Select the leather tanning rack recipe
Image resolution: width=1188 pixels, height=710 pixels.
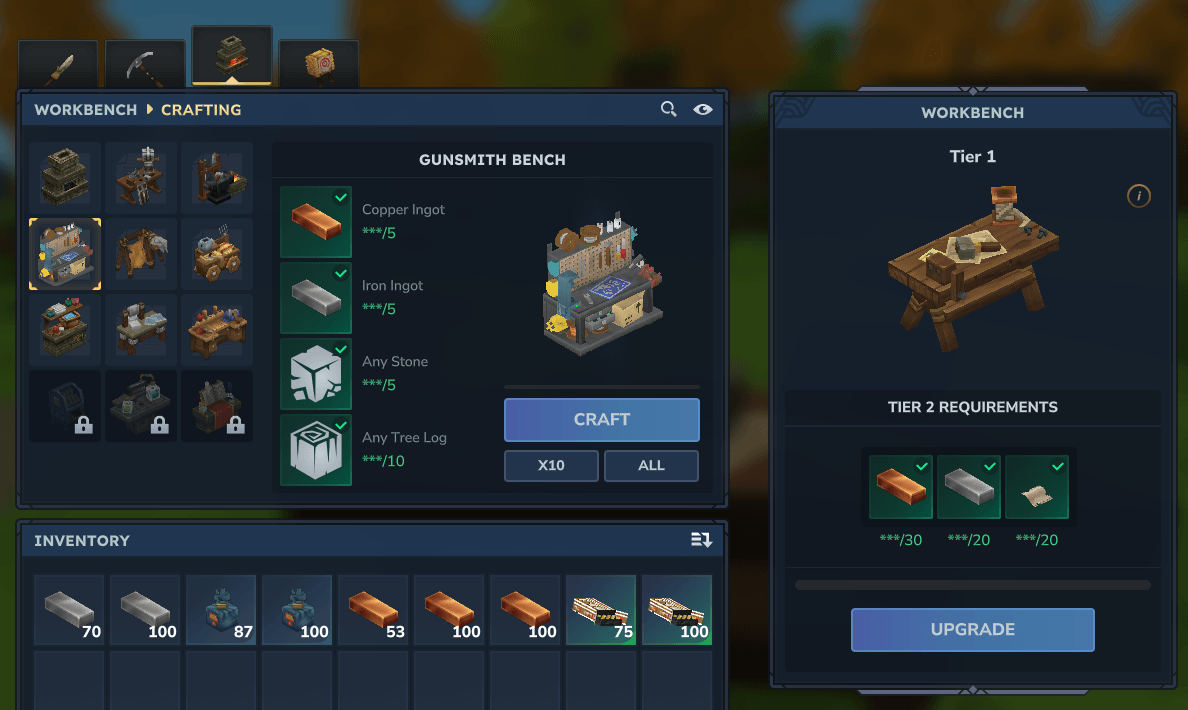[141, 254]
